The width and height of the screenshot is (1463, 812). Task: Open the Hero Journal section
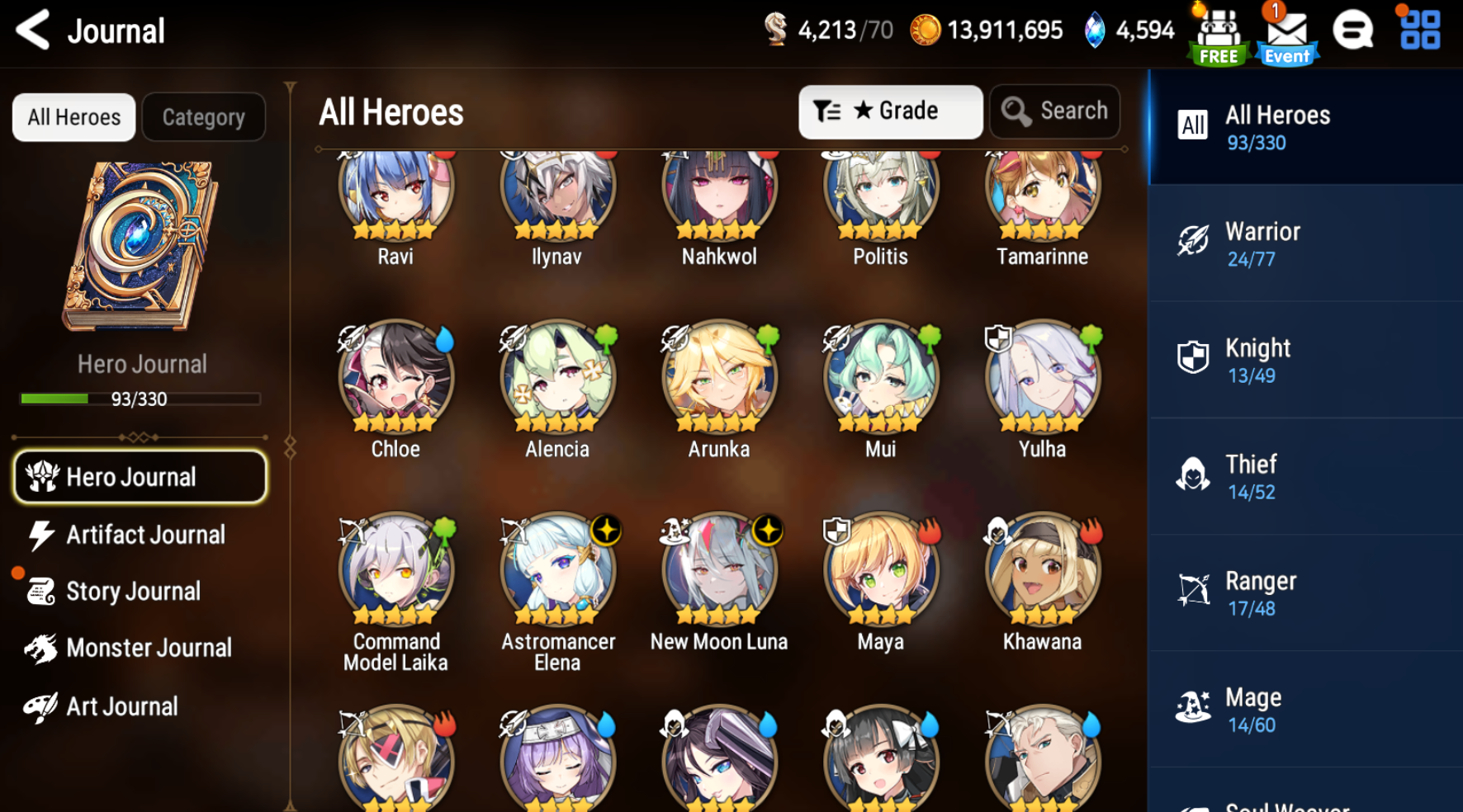click(x=139, y=476)
